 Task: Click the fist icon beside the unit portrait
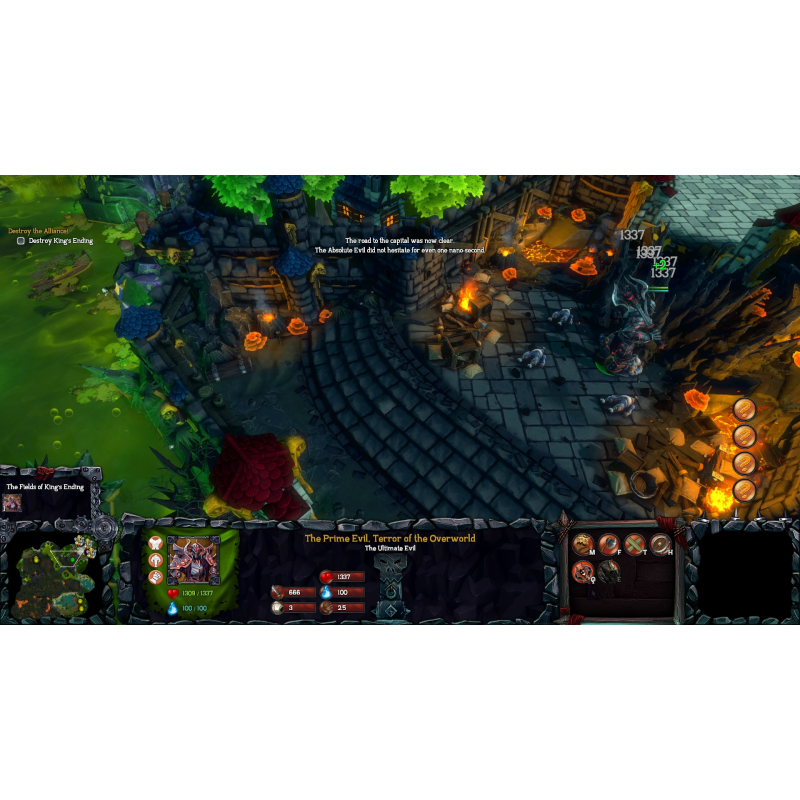click(155, 577)
